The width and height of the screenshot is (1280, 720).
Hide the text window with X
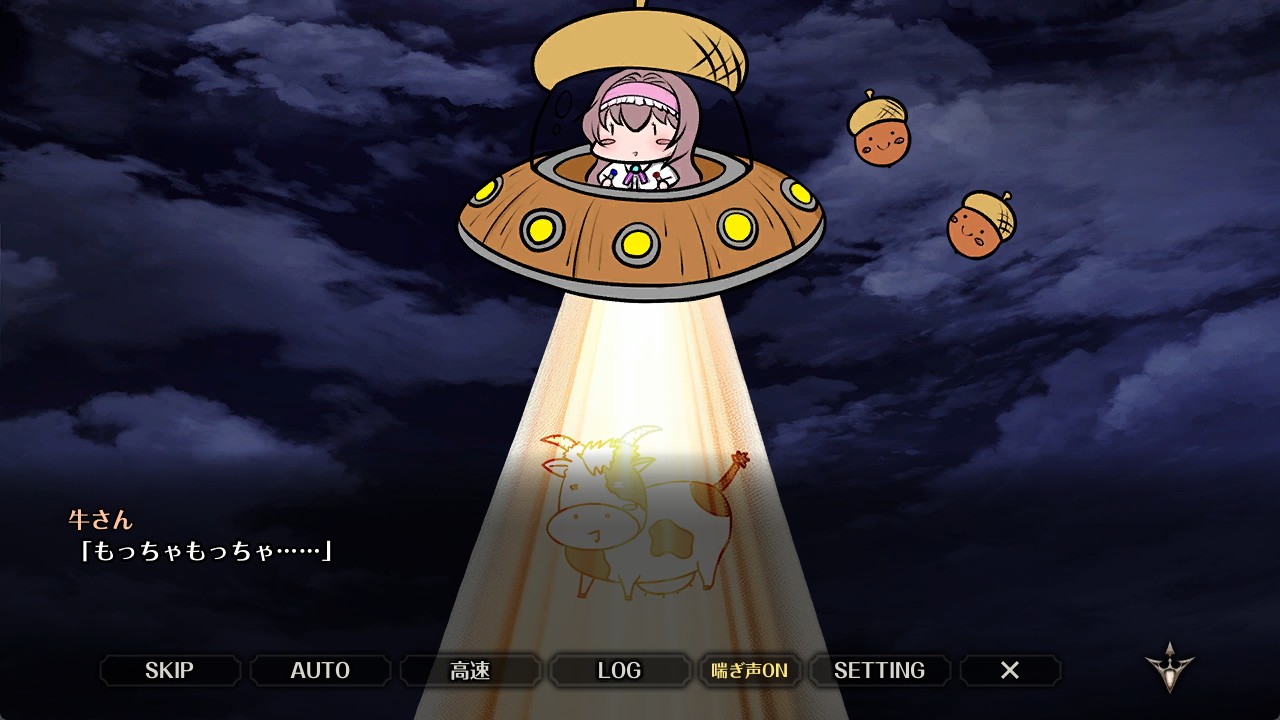(1010, 670)
